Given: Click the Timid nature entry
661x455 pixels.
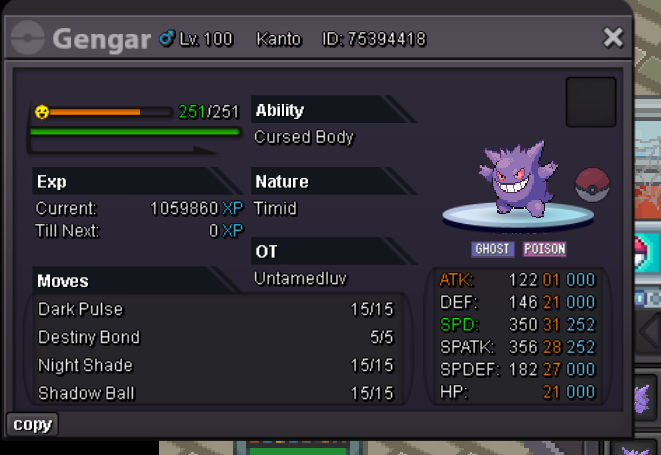Looking at the screenshot, I should 275,209.
